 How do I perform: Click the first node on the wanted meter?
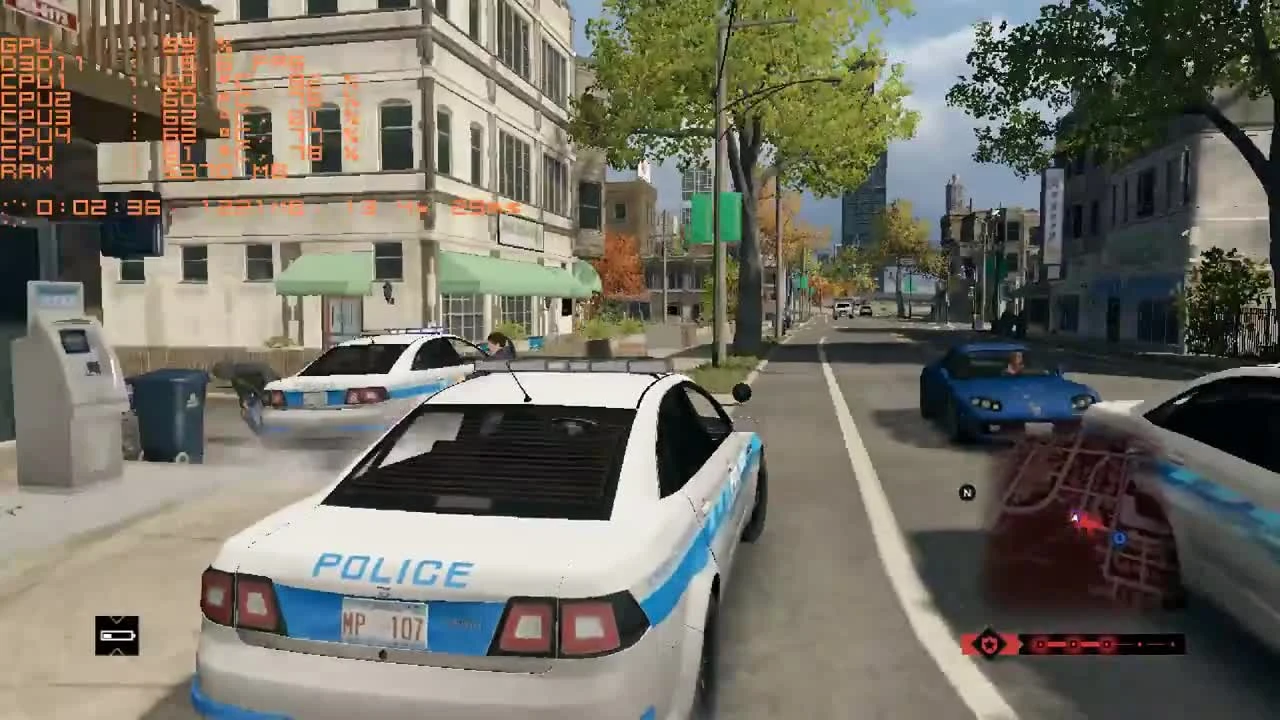tap(1041, 644)
